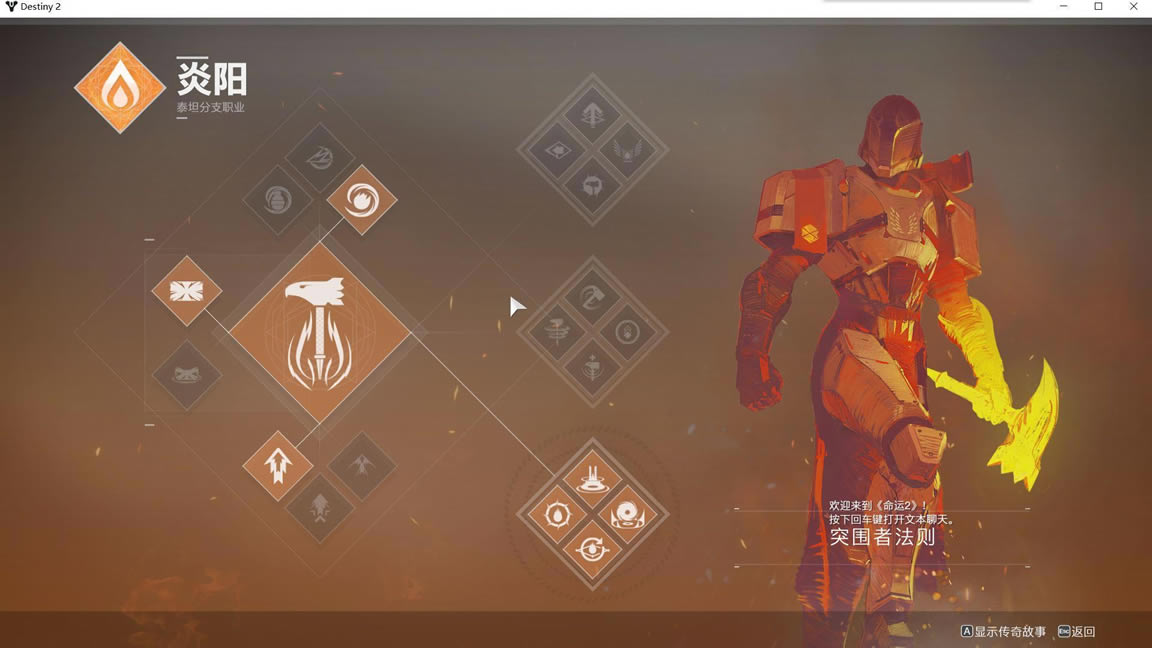Click the flame subclass emblem by the title
The image size is (1152, 648).
[120, 88]
